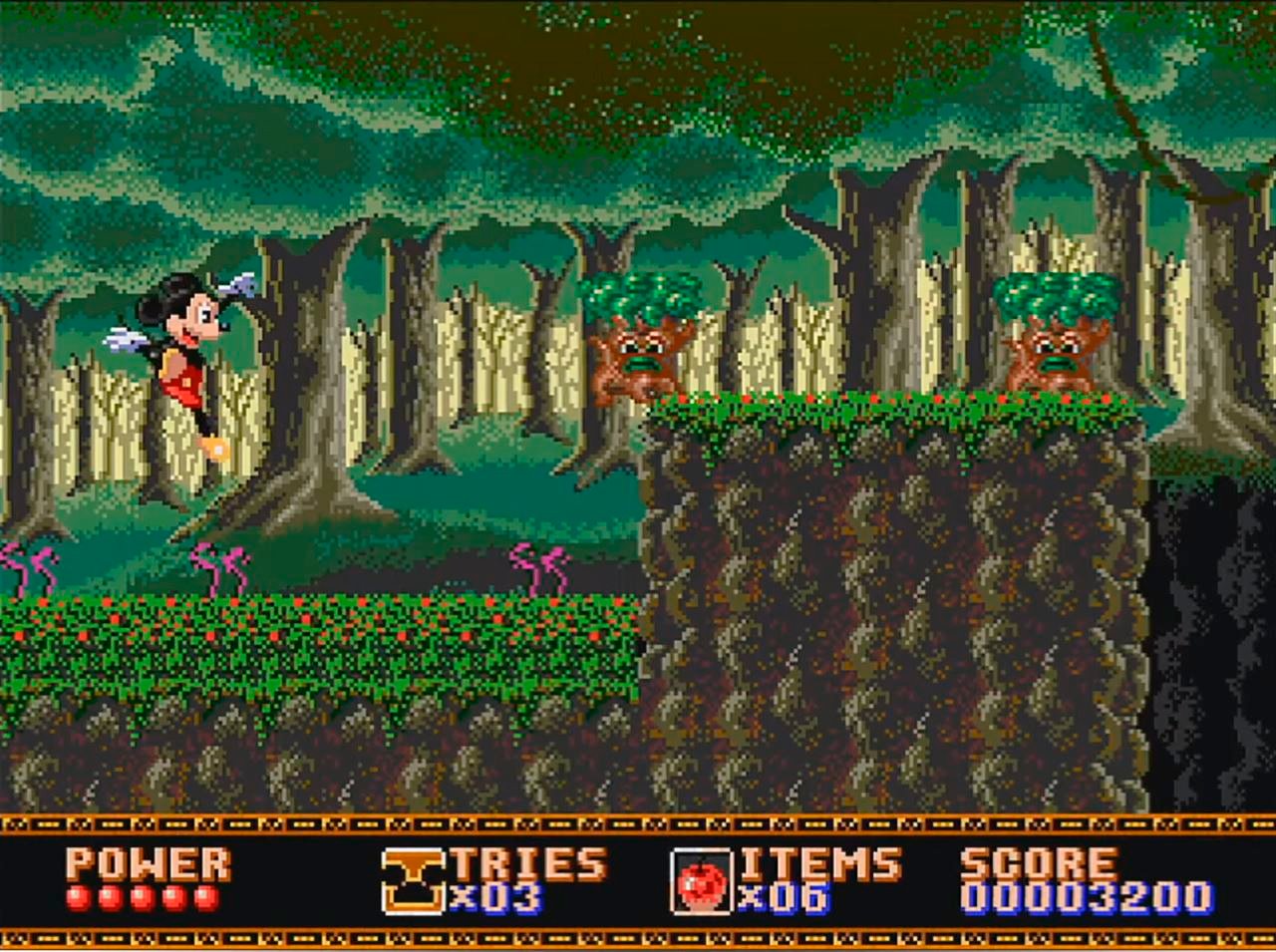Click the middle red POWER dot
The width and height of the screenshot is (1276, 952).
pyautogui.click(x=144, y=898)
